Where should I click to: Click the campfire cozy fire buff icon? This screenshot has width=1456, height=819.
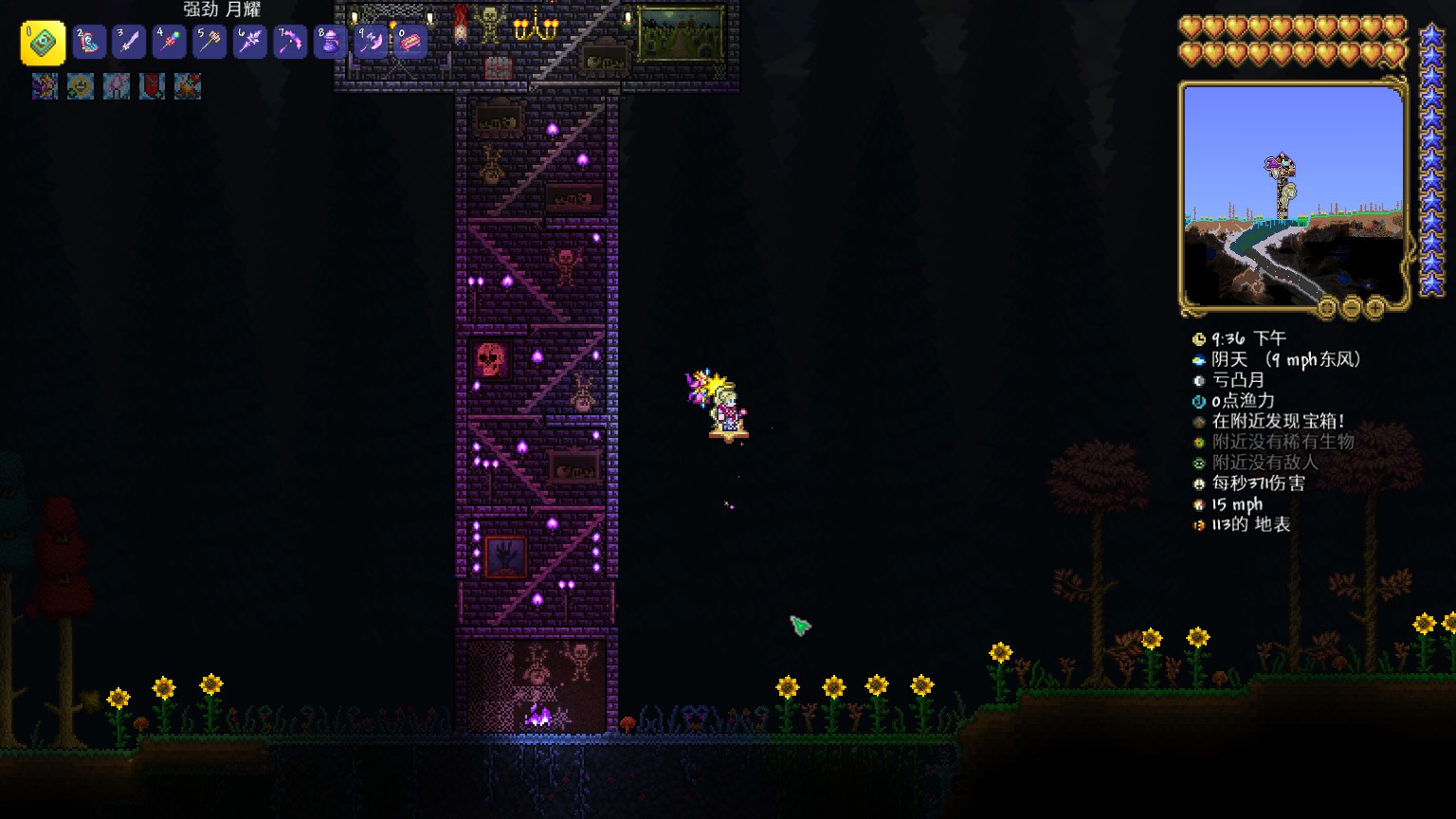(188, 87)
